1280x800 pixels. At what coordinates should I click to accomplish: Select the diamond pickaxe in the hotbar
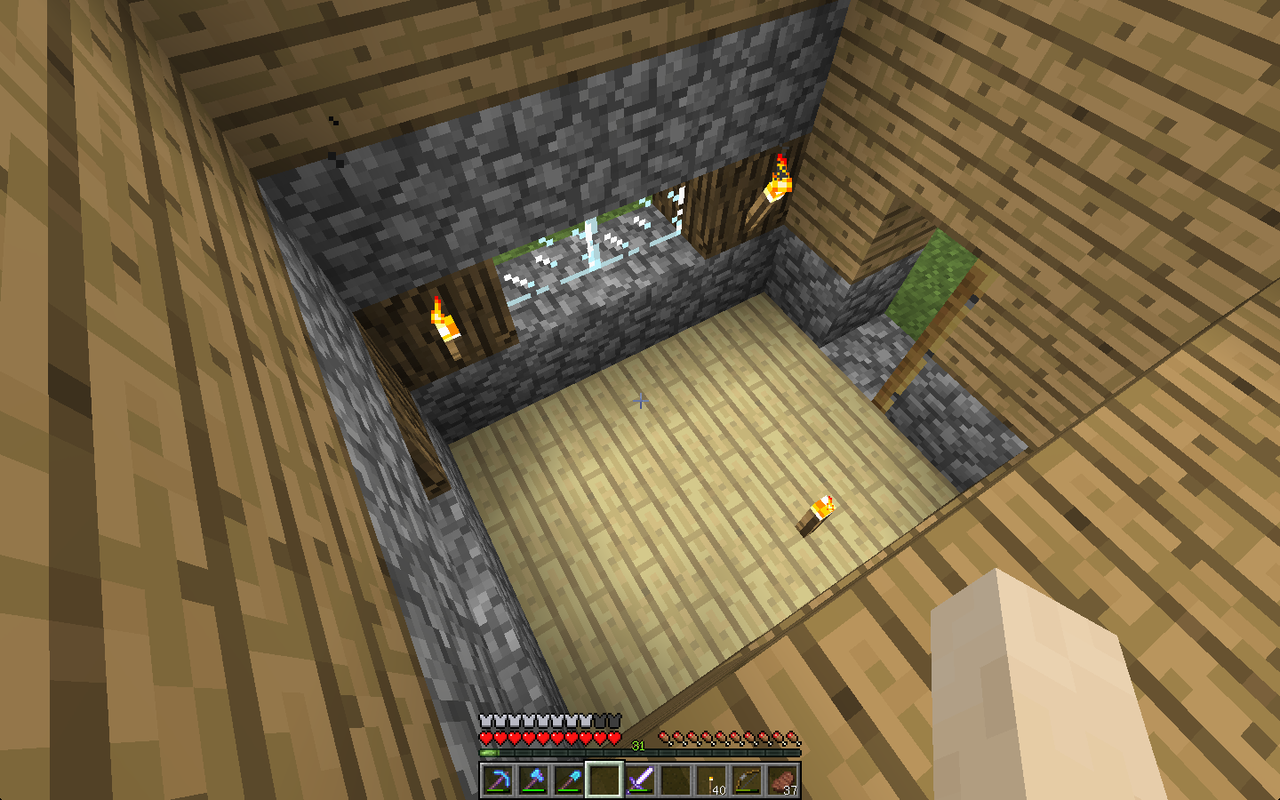pos(497,780)
